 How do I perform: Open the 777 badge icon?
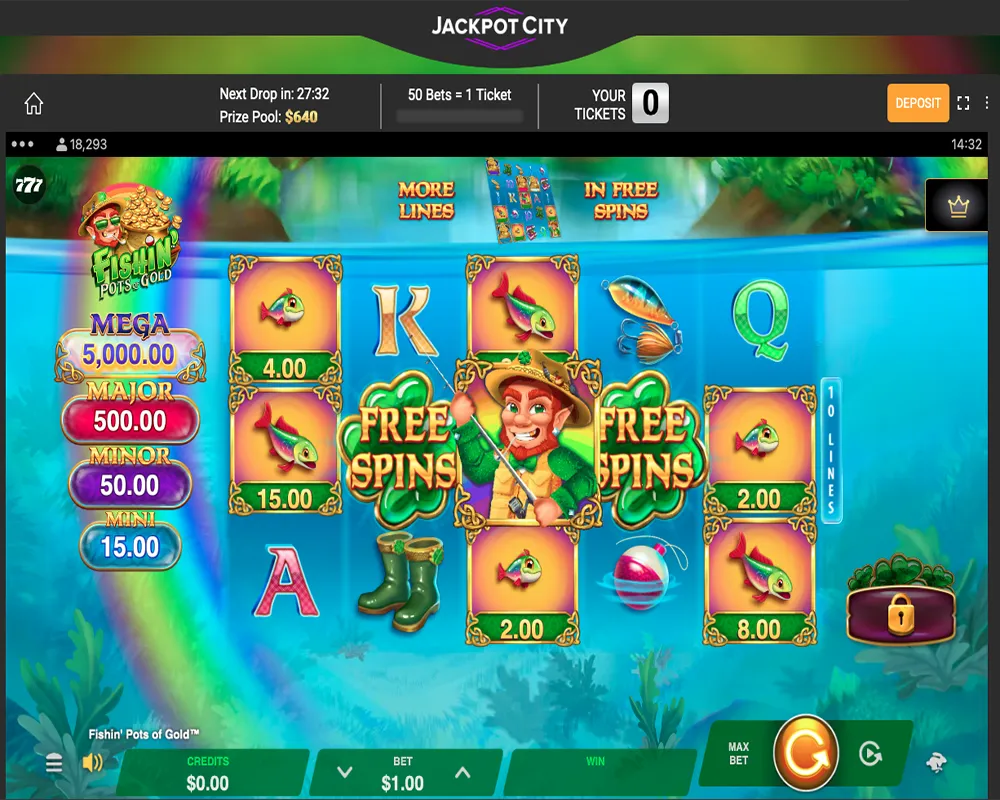tap(29, 185)
